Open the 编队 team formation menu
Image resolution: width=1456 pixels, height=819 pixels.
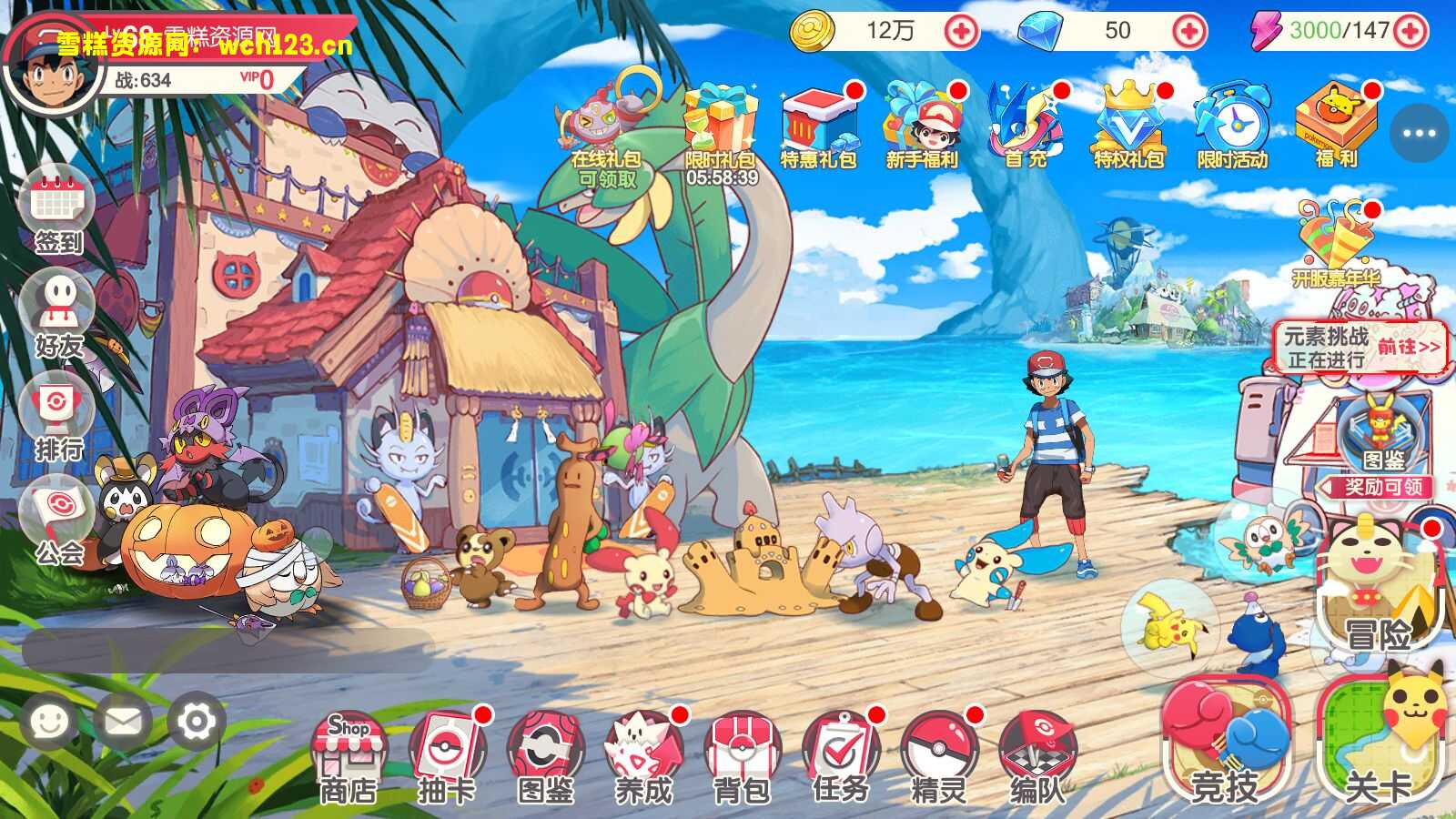point(1036,755)
